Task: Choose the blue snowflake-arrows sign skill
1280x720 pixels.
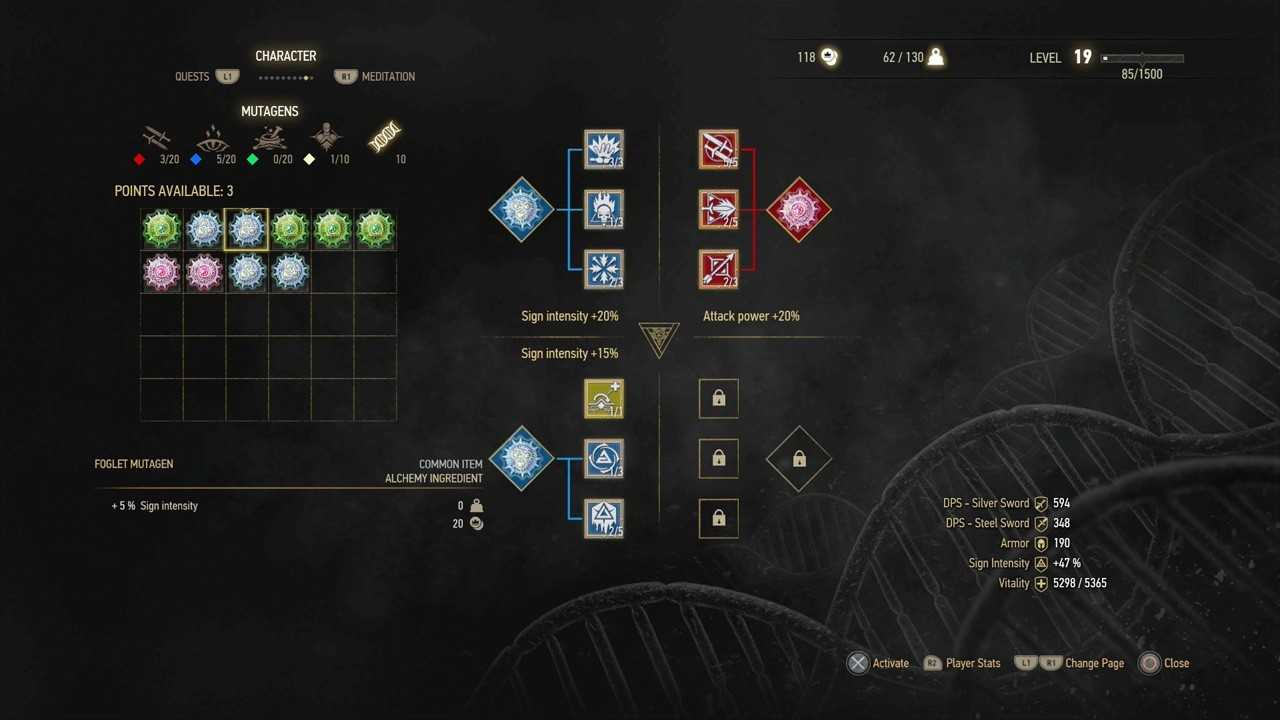Action: coord(604,269)
